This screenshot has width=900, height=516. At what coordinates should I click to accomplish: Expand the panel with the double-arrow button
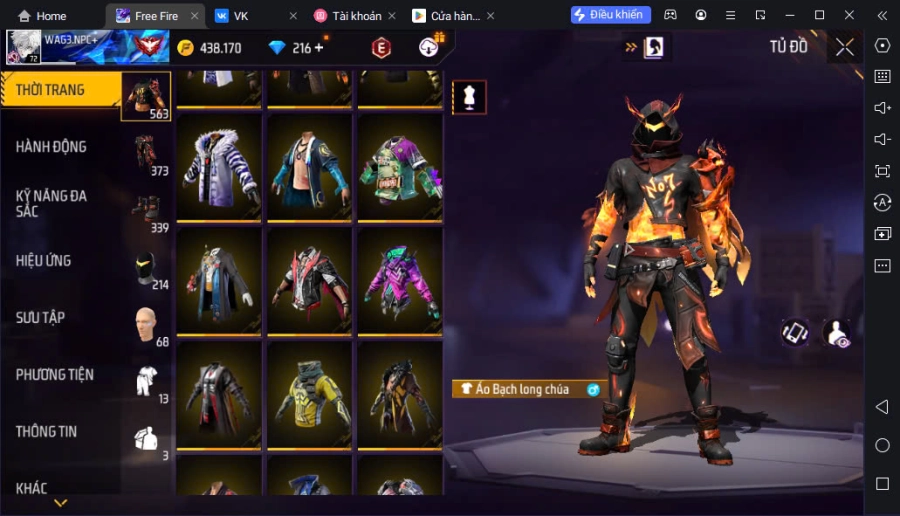coord(631,47)
